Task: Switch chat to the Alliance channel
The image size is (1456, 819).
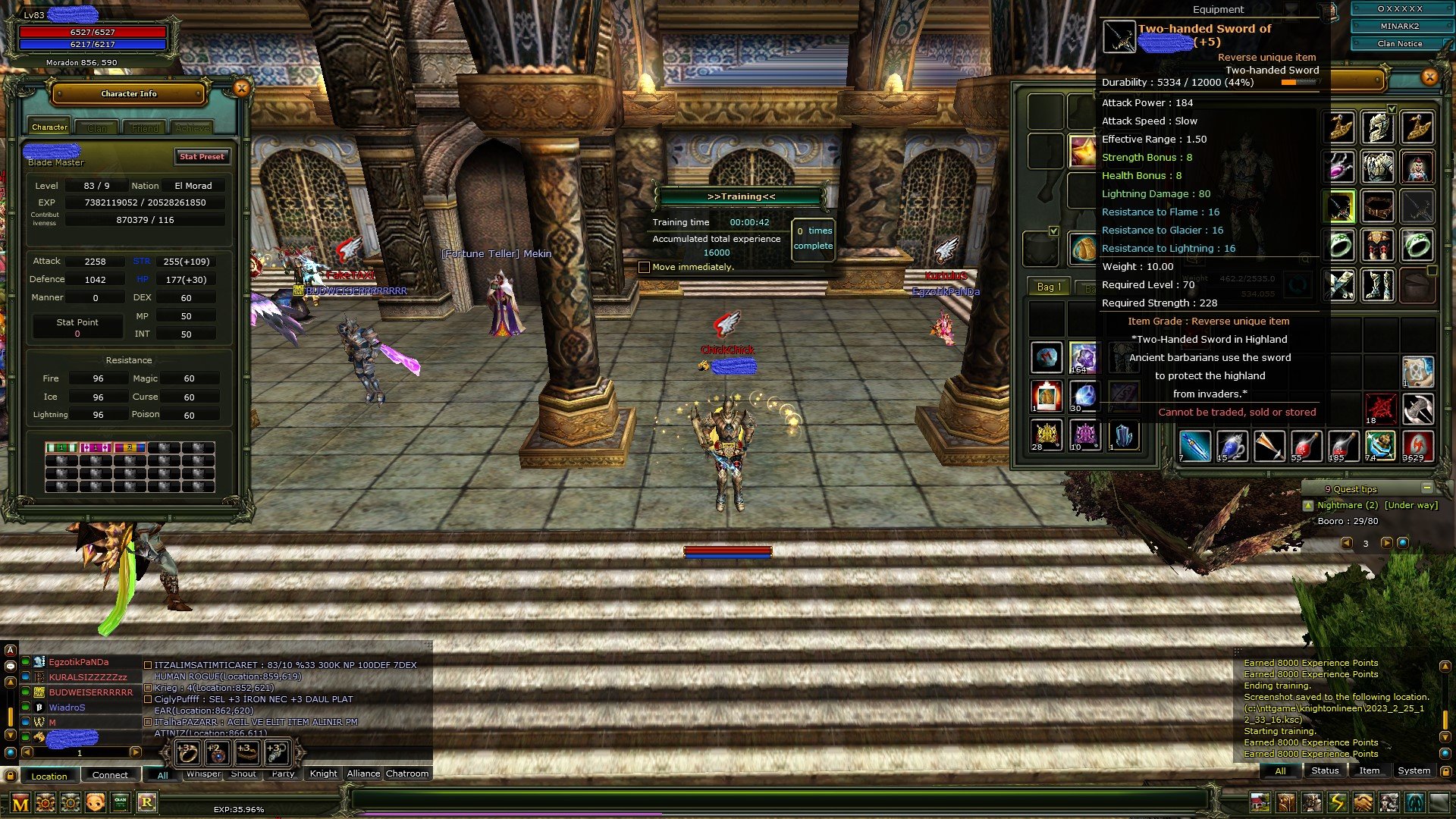Action: [x=363, y=774]
